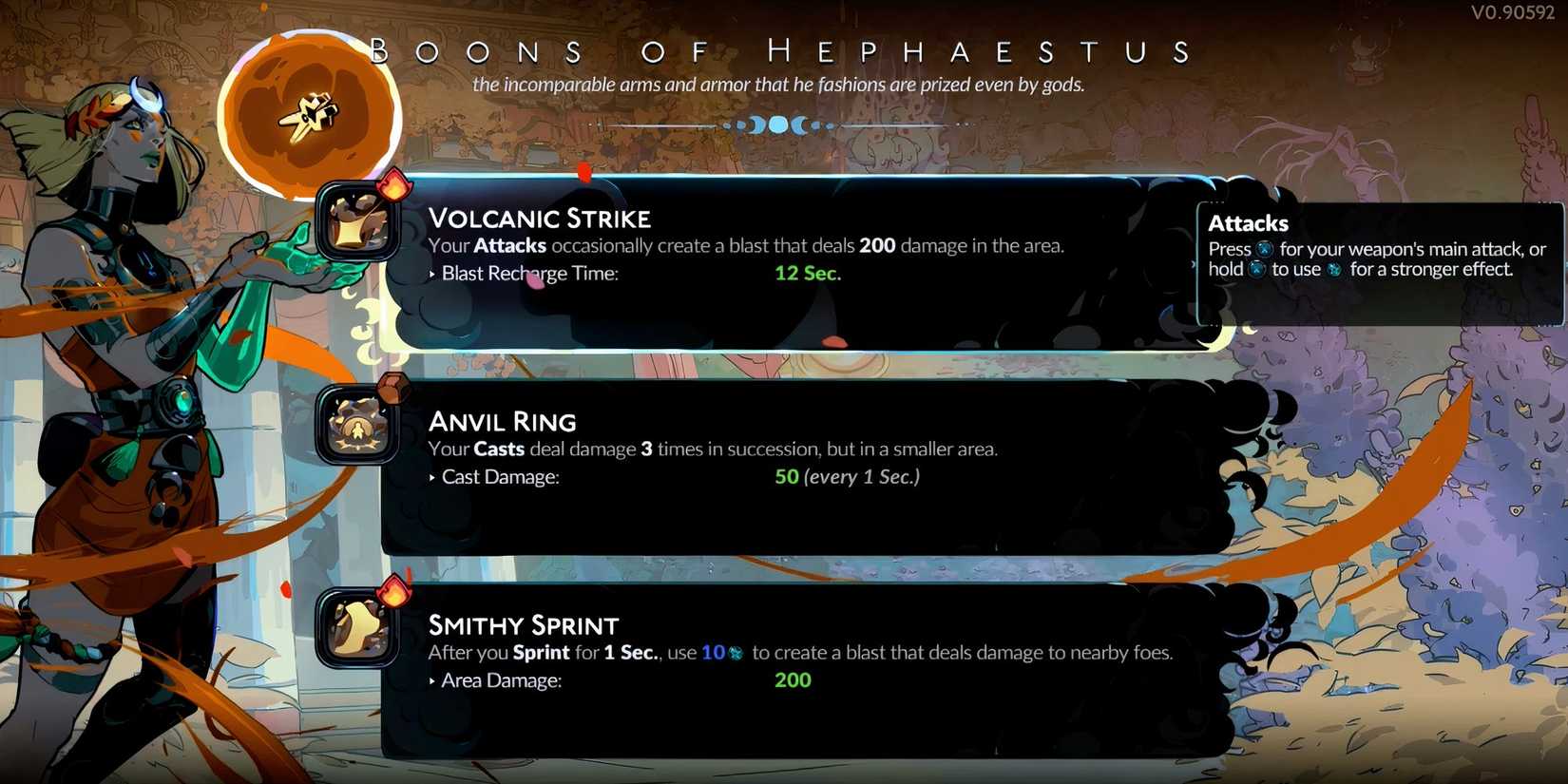Click the Anvil Ring boon icon
The image size is (1568, 784).
click(x=359, y=426)
